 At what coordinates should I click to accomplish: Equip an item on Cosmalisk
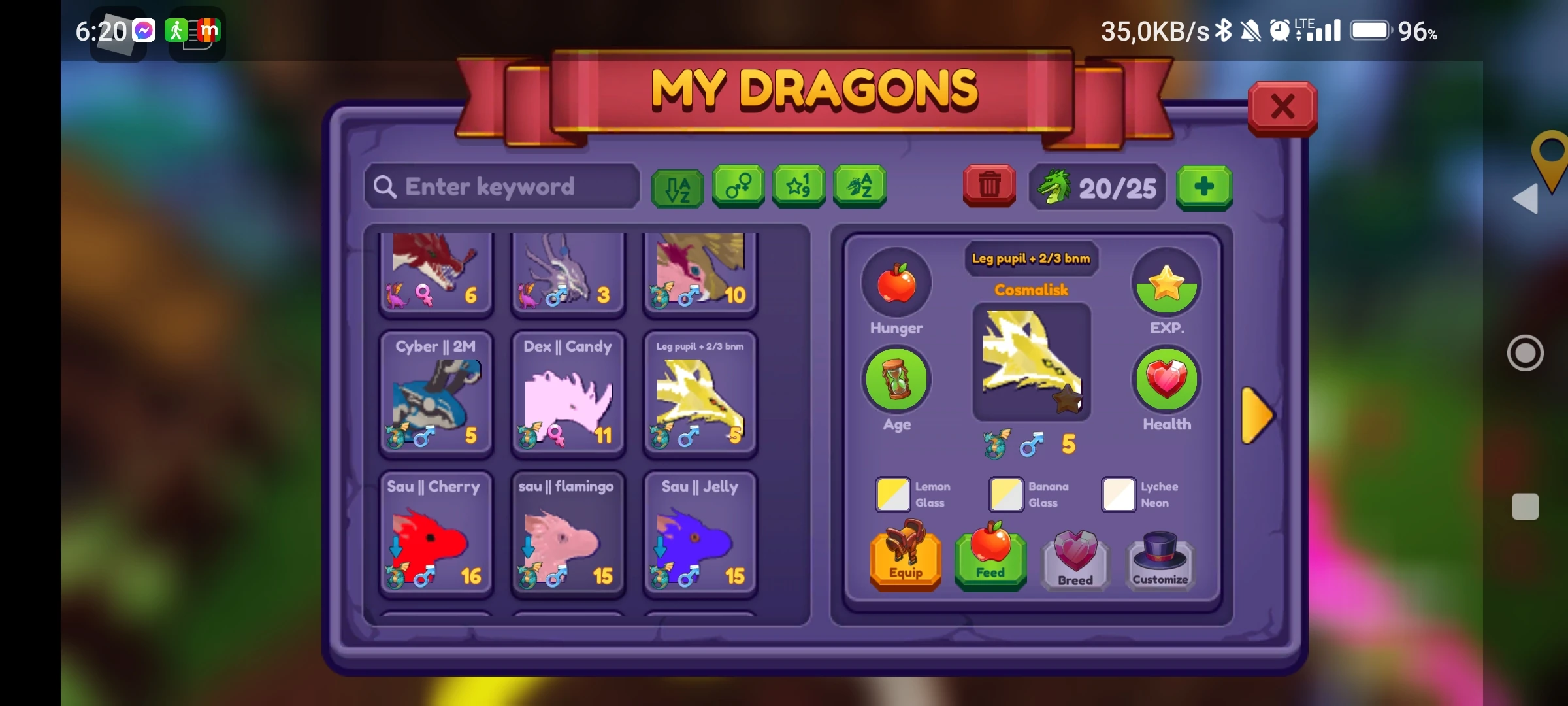[906, 559]
